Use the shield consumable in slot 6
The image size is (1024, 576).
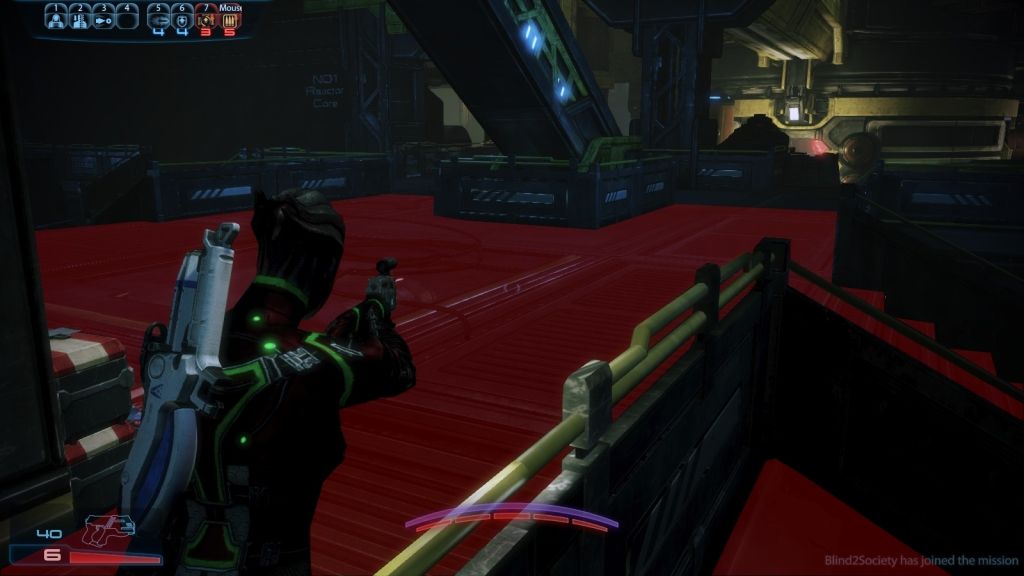tap(183, 18)
